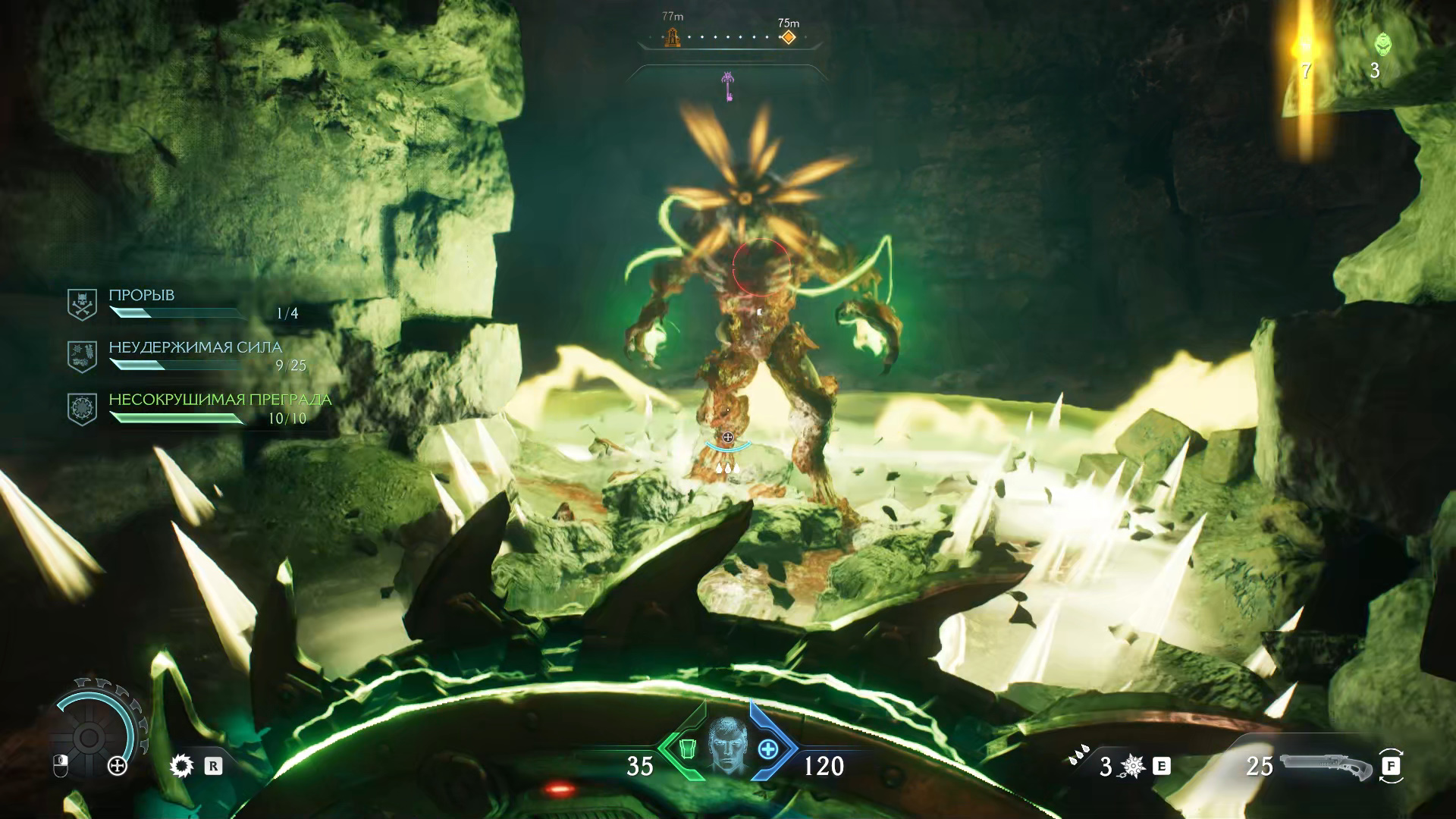Select the blue health cross icon
Image resolution: width=1456 pixels, height=819 pixels.
coord(768,749)
